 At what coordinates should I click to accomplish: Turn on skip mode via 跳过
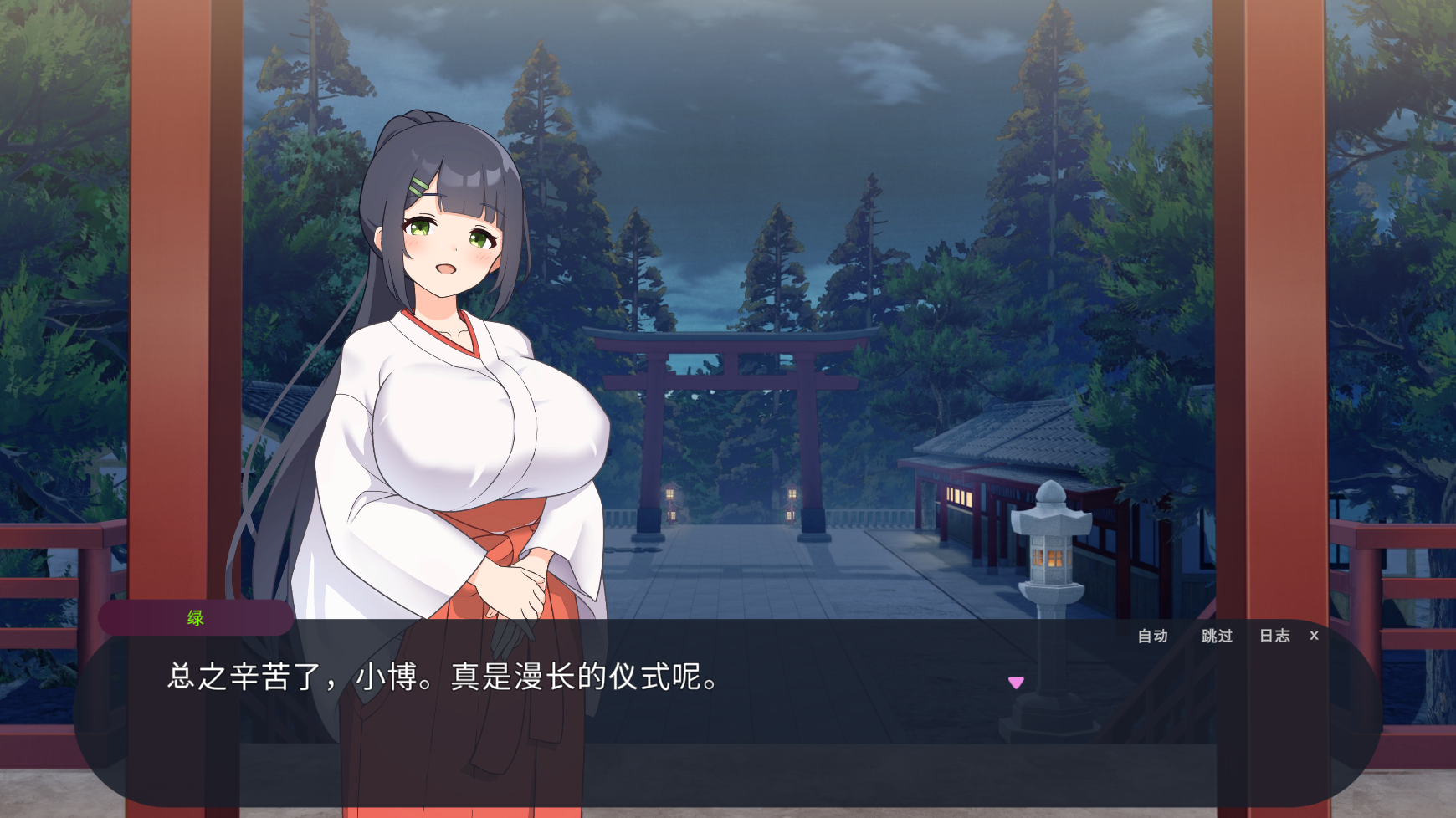(x=1216, y=636)
